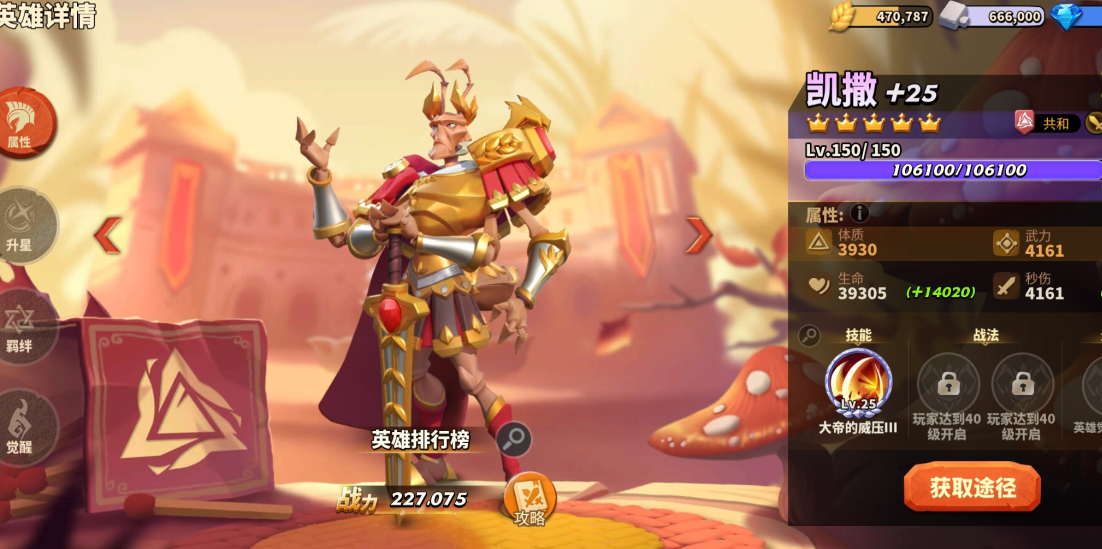Show the next hero with right arrow
Screen dimensions: 1102x549
(698, 235)
